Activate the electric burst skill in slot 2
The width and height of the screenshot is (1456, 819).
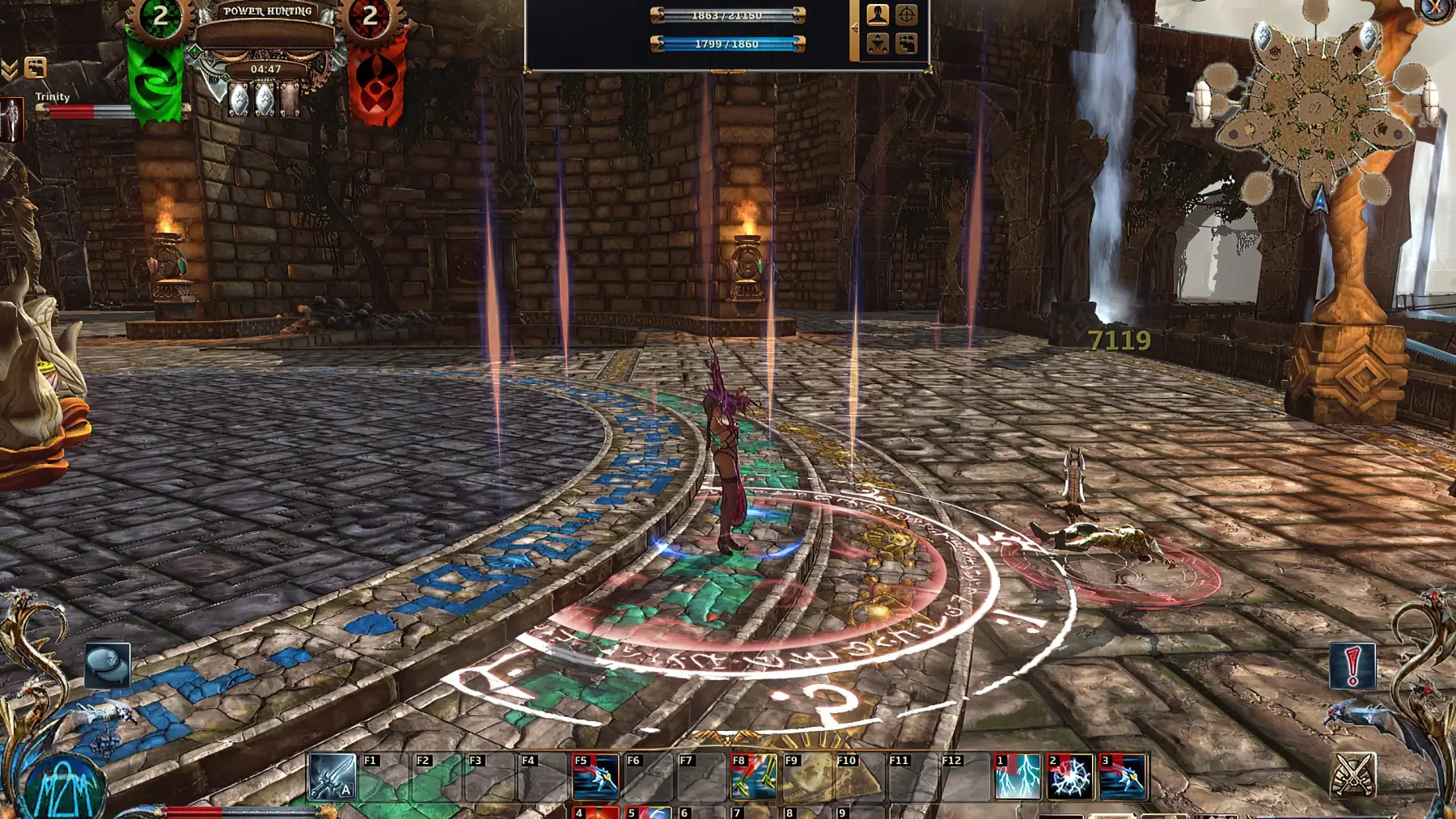pyautogui.click(x=1069, y=777)
